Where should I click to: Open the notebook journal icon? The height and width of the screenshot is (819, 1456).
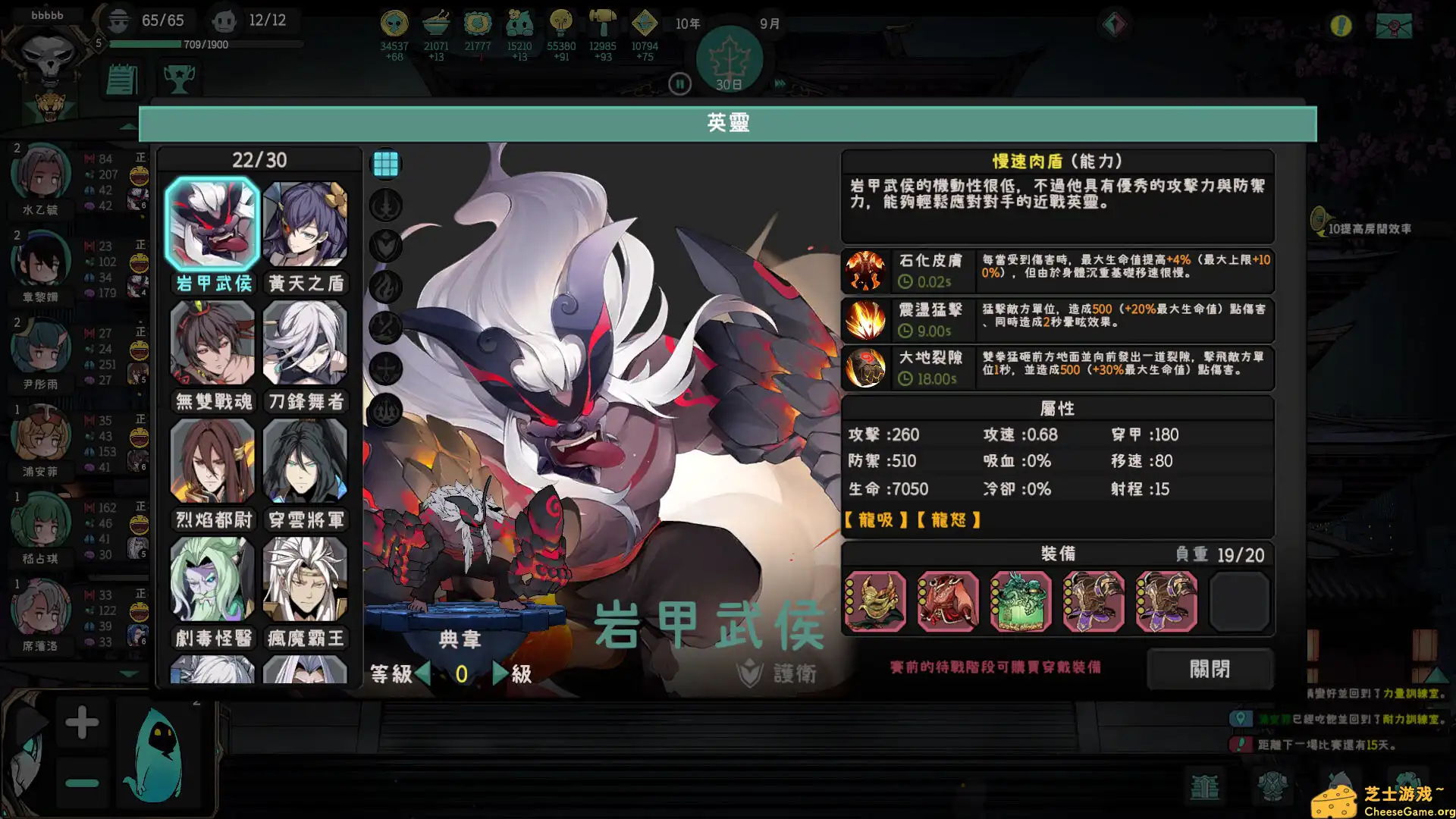coord(121,79)
